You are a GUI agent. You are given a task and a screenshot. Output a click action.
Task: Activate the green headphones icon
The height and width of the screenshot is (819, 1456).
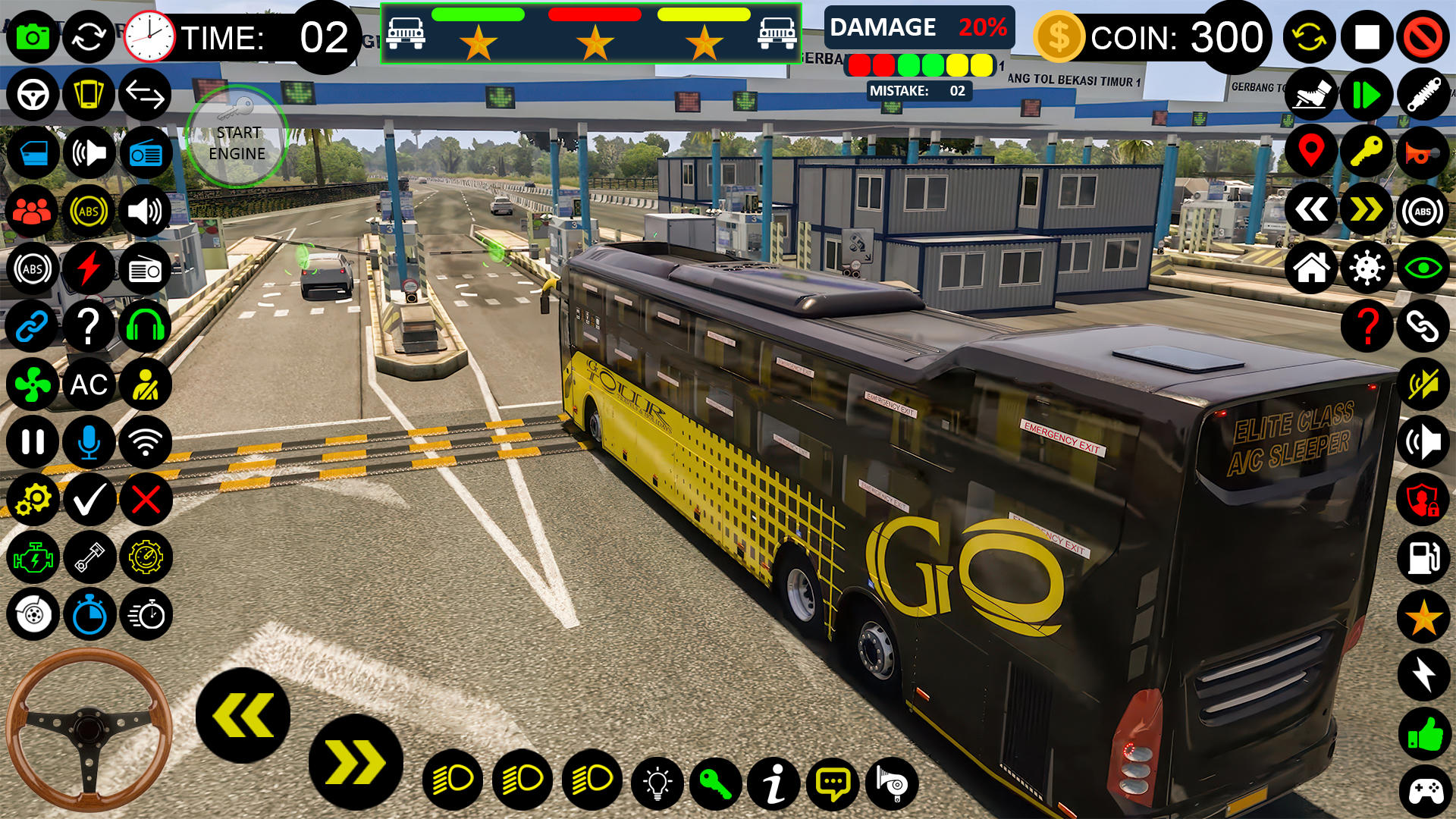click(x=146, y=327)
